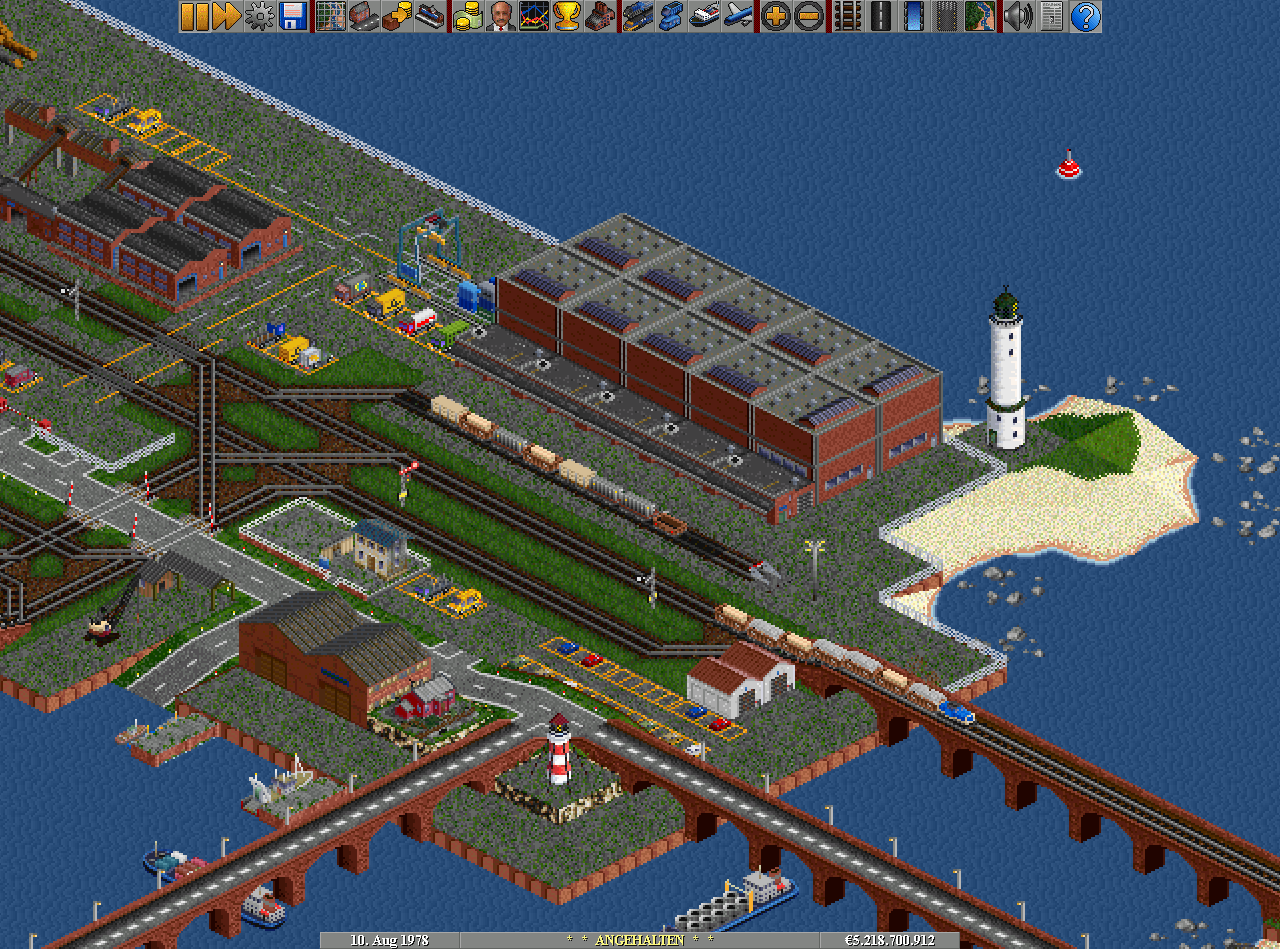Image resolution: width=1280 pixels, height=949 pixels.
Task: Show the aircraft list icon
Action: click(737, 16)
